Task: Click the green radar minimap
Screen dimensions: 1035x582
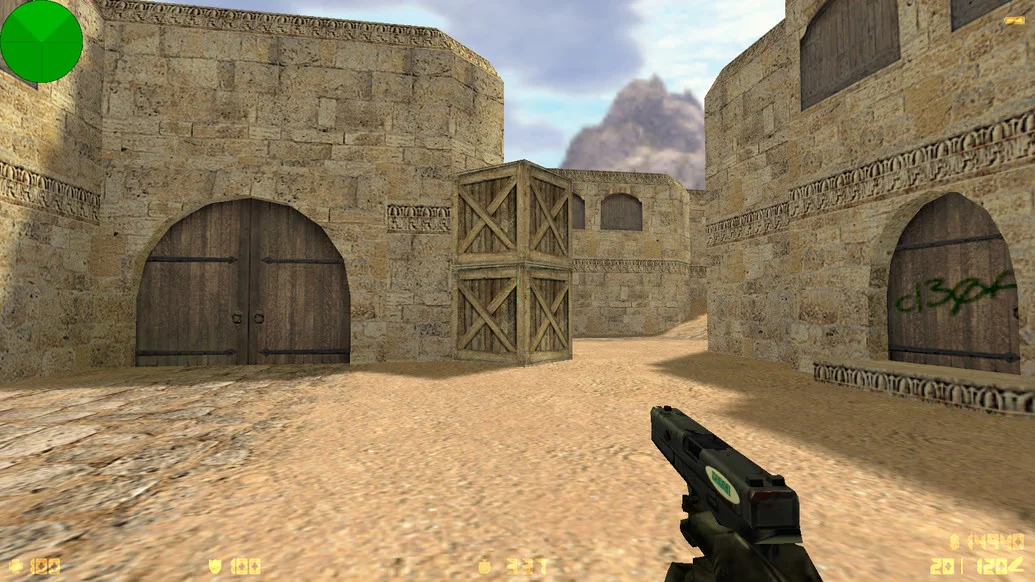Action: (41, 41)
